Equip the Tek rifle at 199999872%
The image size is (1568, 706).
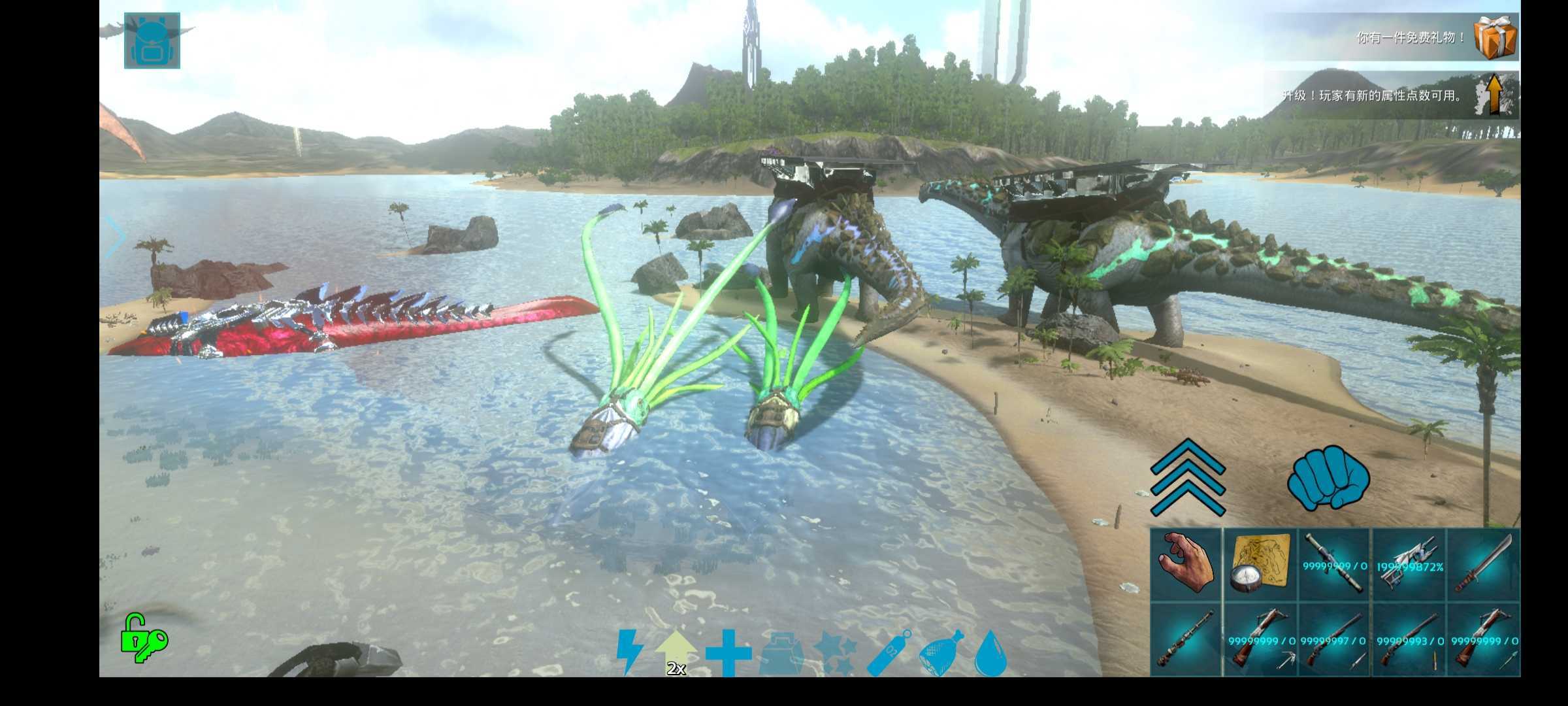click(1409, 563)
